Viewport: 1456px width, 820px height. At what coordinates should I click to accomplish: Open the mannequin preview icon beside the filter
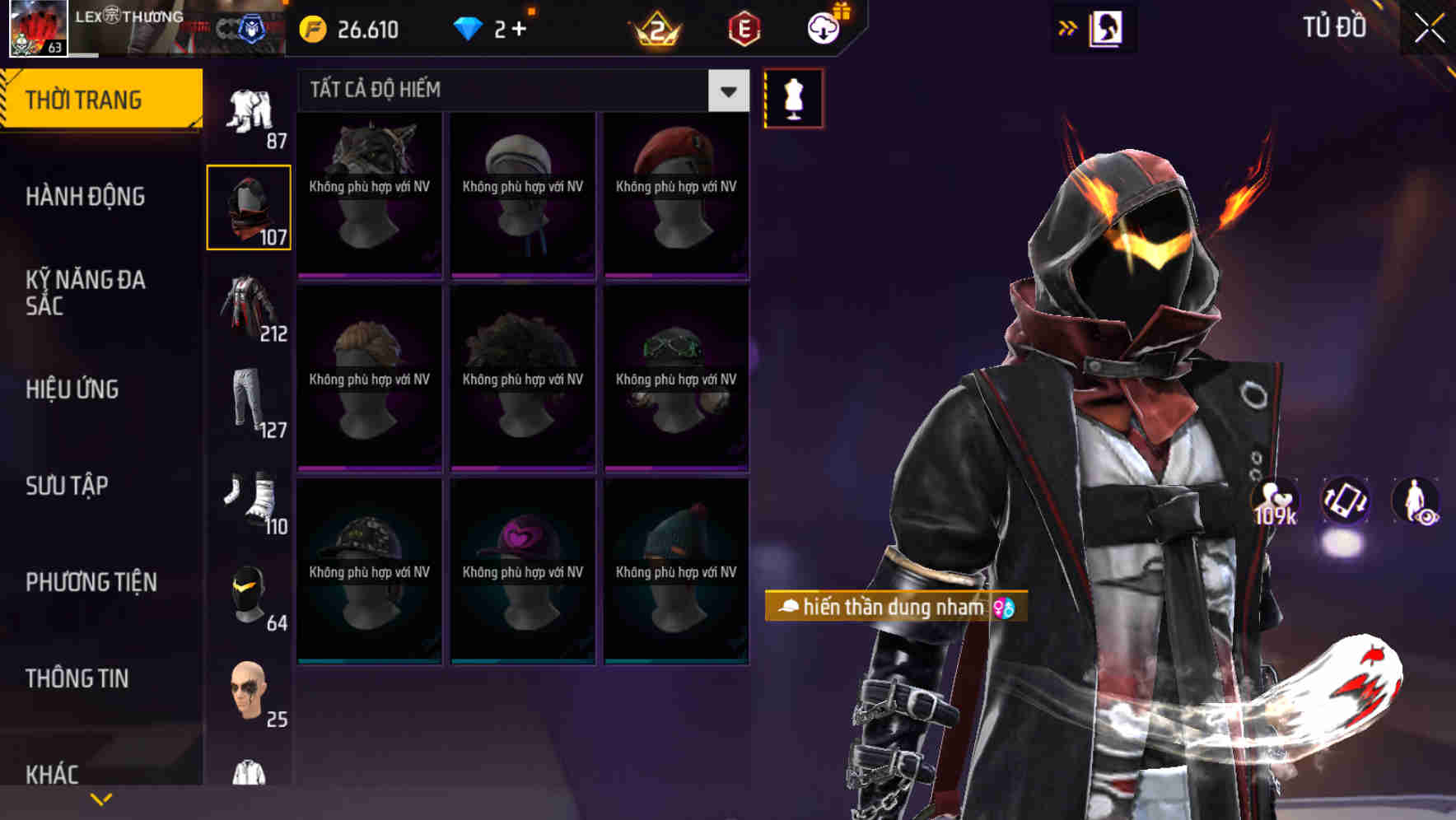tap(794, 98)
